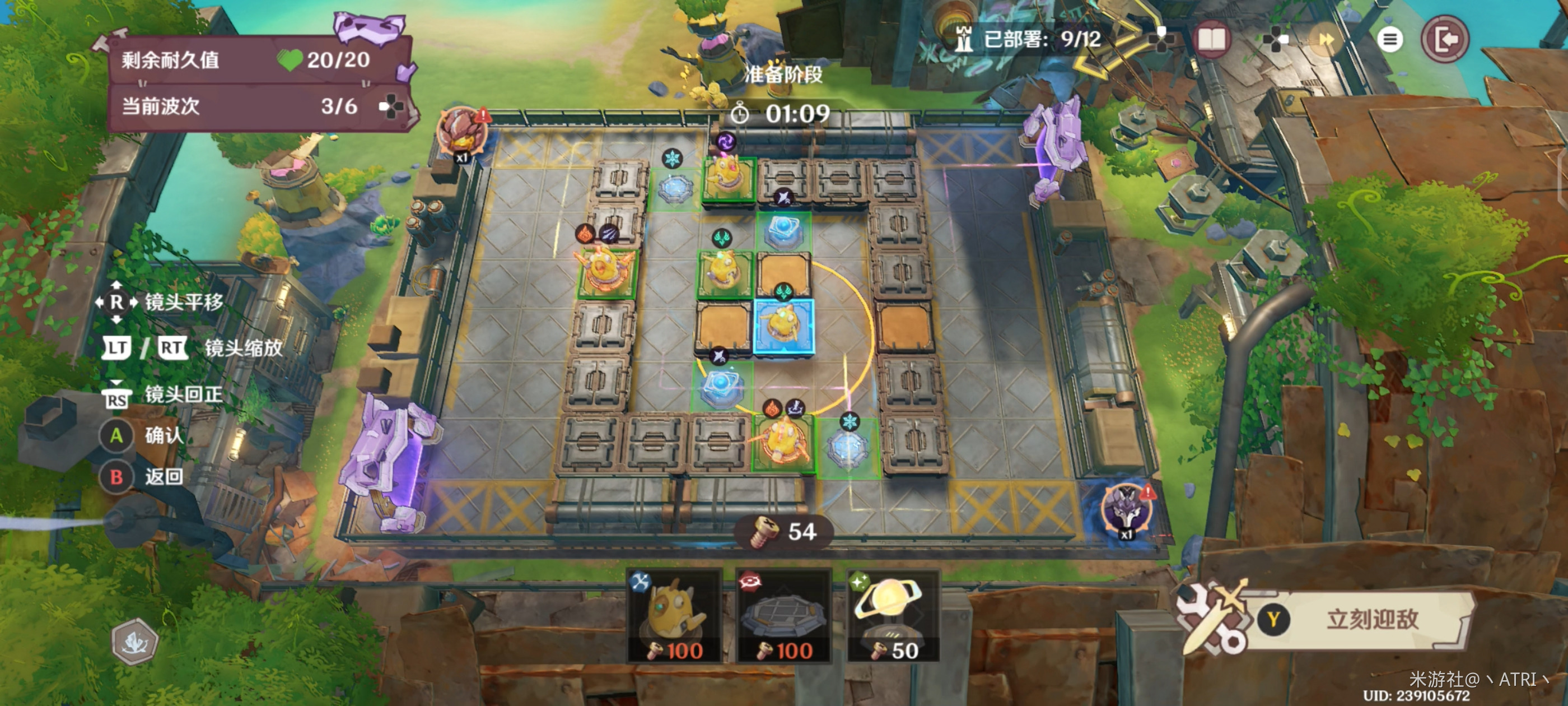Pick the ringed planet tower card costing 50

tap(892, 616)
